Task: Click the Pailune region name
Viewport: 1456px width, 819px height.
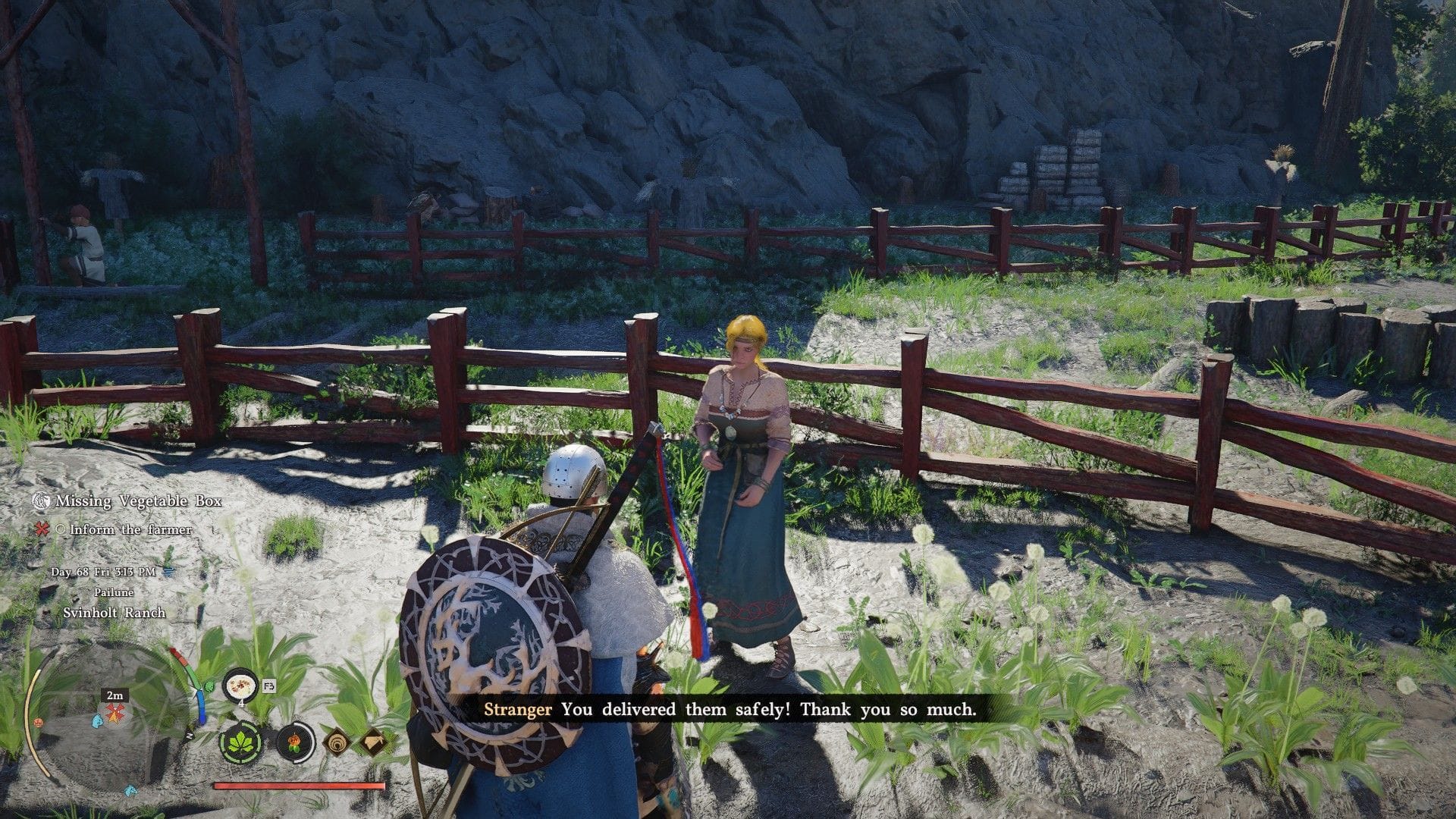Action: (114, 592)
